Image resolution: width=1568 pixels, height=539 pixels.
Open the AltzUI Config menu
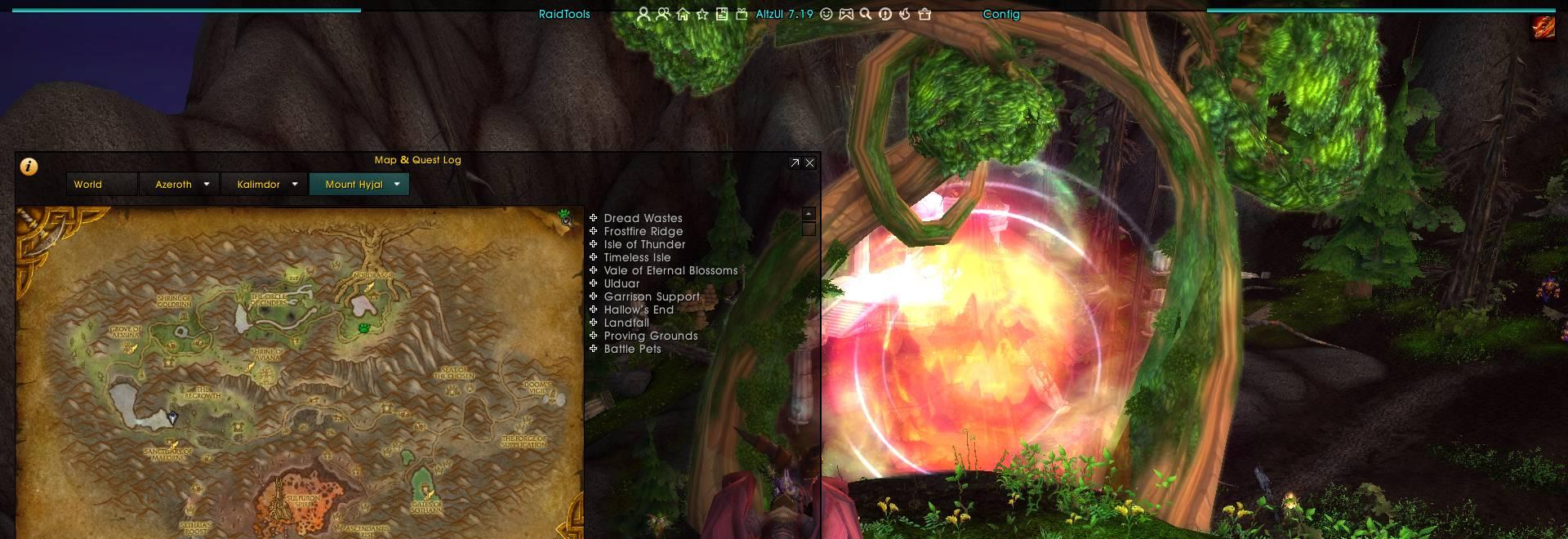pyautogui.click(x=1000, y=14)
